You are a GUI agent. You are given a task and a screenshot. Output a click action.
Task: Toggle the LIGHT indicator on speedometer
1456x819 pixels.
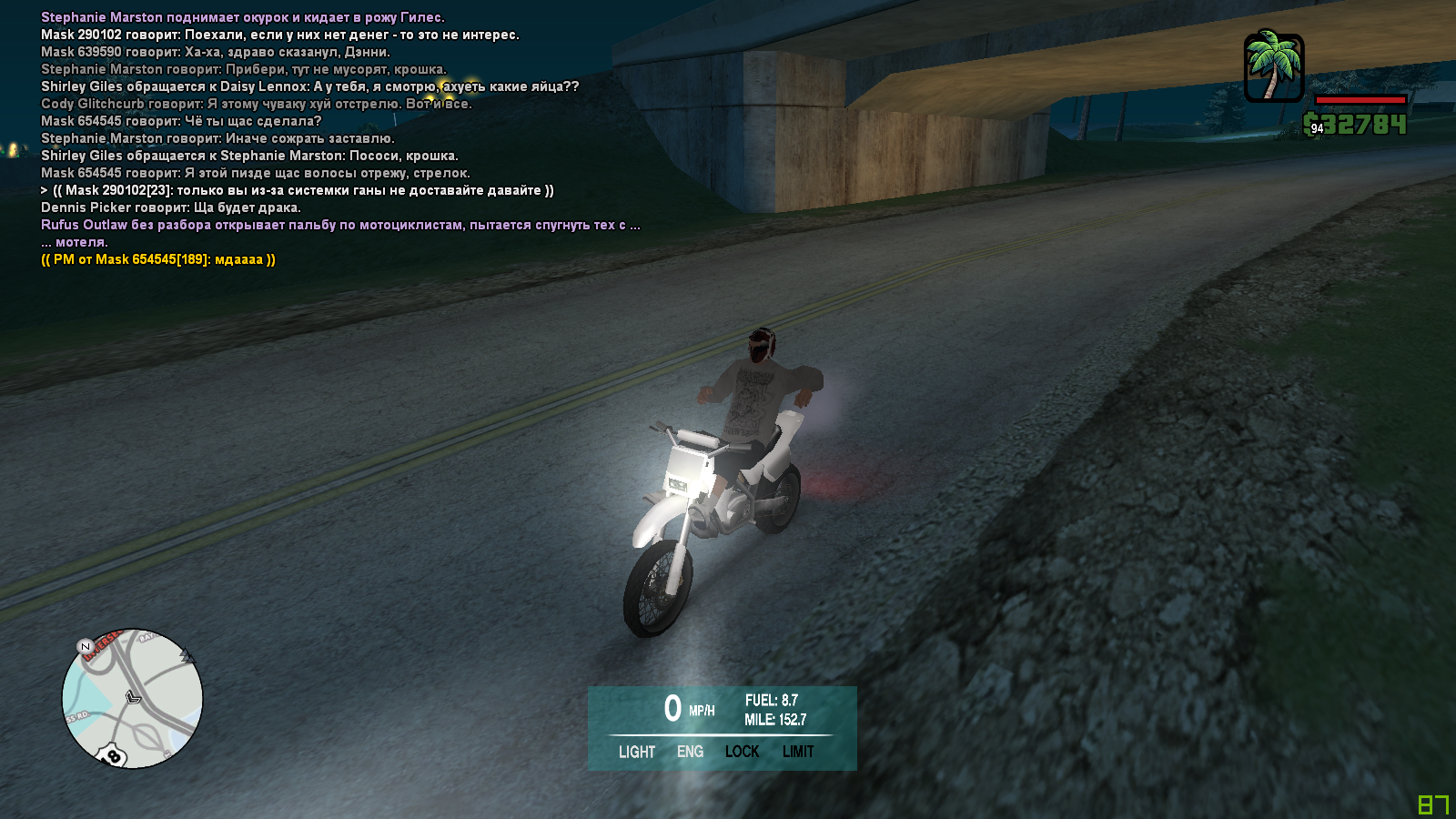coord(636,752)
